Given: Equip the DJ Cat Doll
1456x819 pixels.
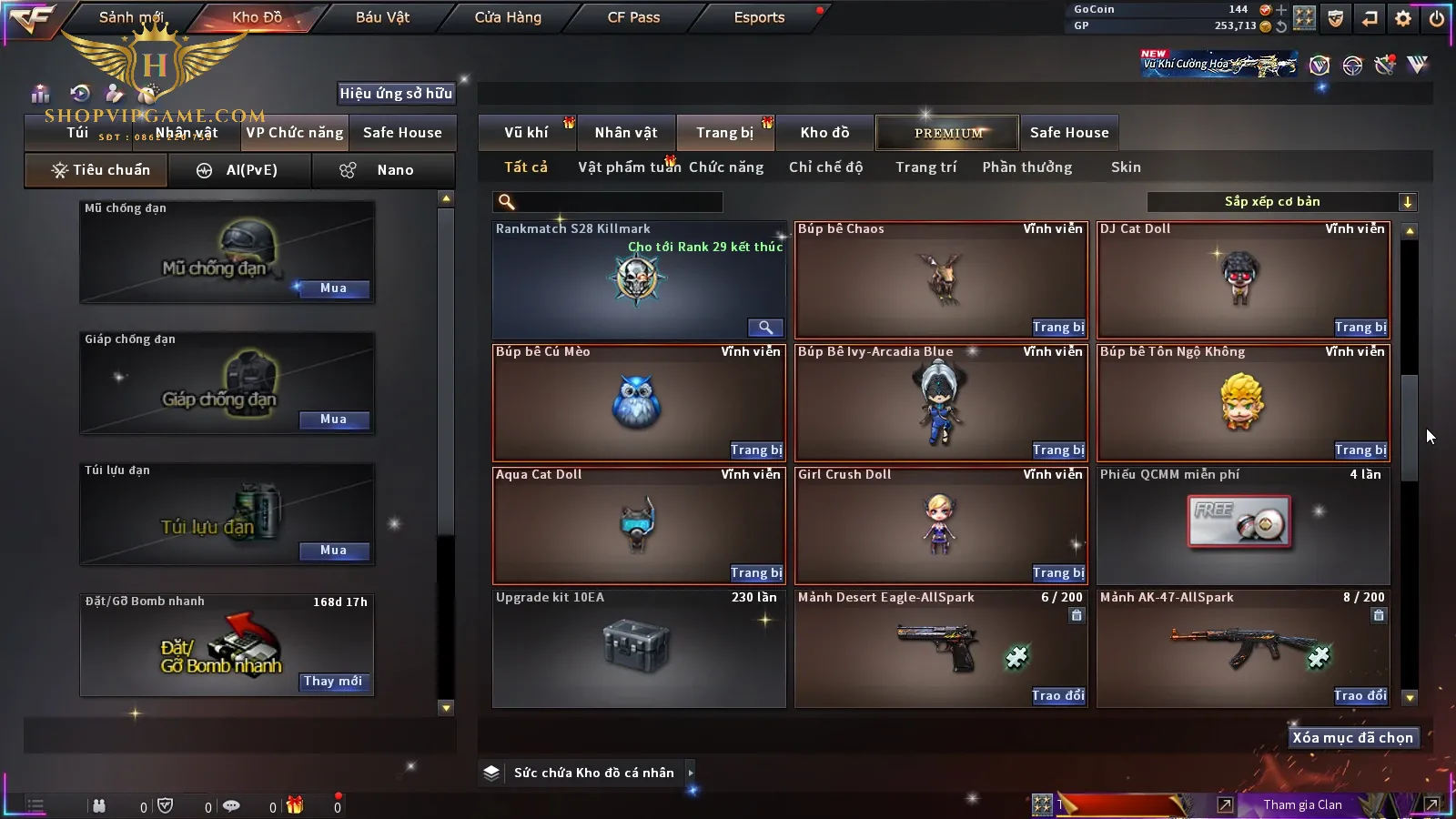Looking at the screenshot, I should click(1360, 328).
